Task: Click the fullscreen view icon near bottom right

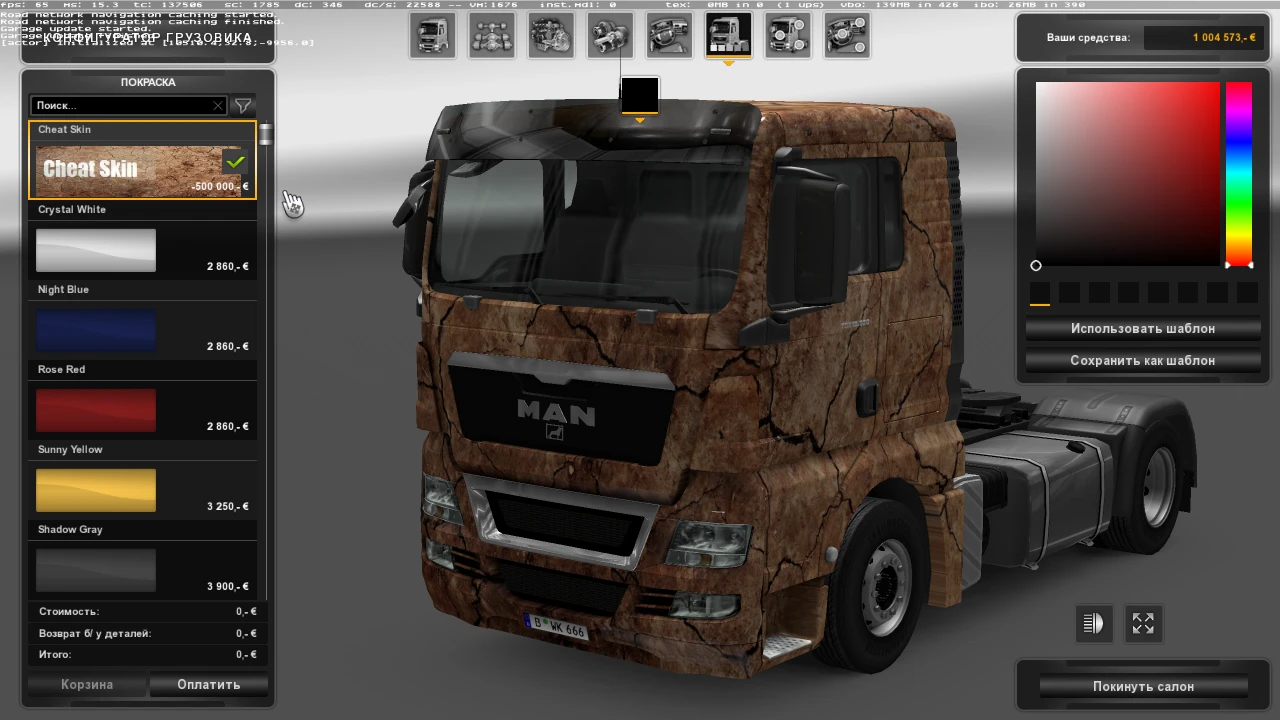Action: tap(1143, 623)
